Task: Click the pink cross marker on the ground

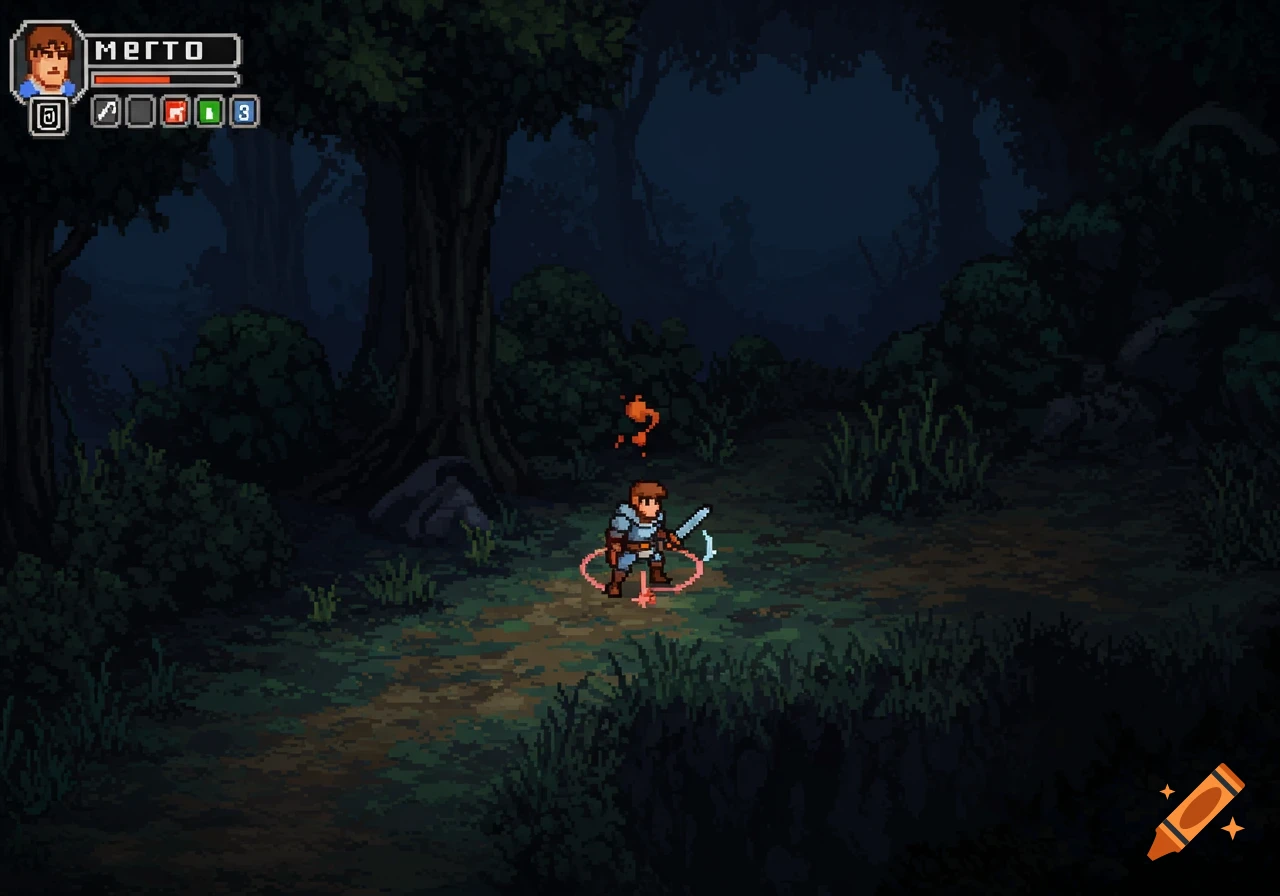Action: tap(645, 598)
